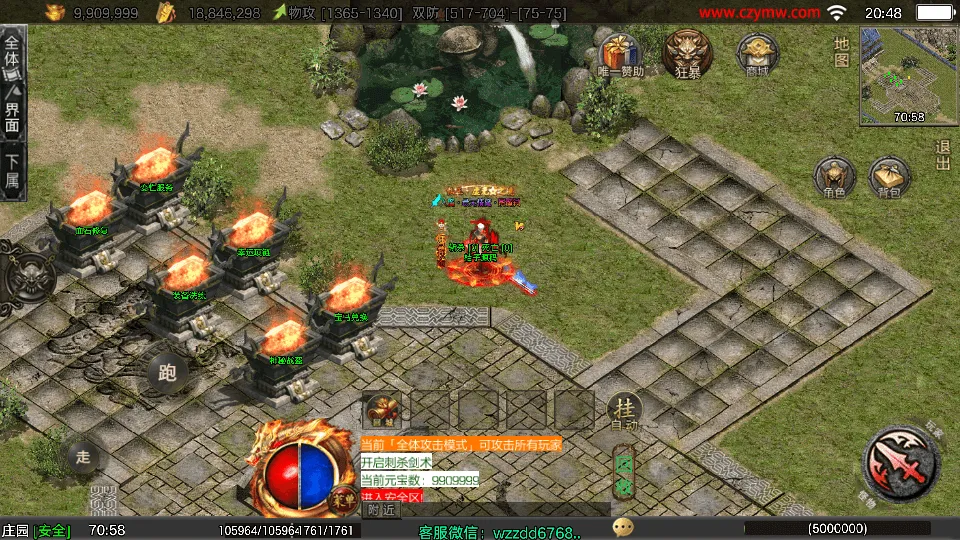
Task: Switch to 走 walk mode
Action: (83, 458)
